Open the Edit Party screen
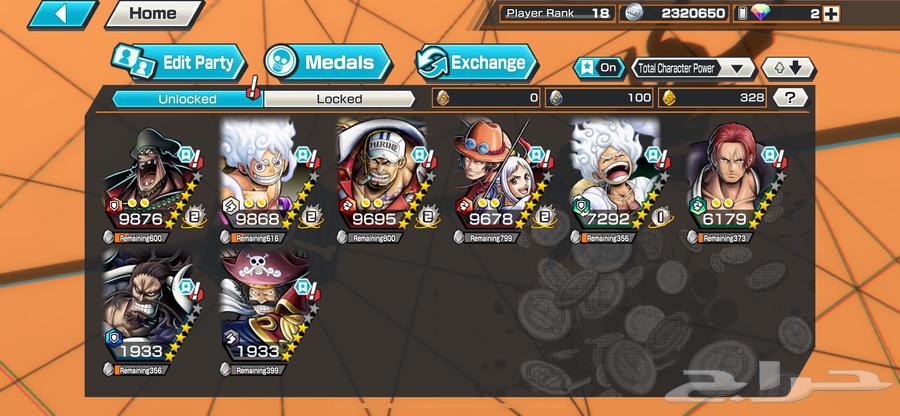Viewport: 900px width, 416px height. [x=178, y=63]
